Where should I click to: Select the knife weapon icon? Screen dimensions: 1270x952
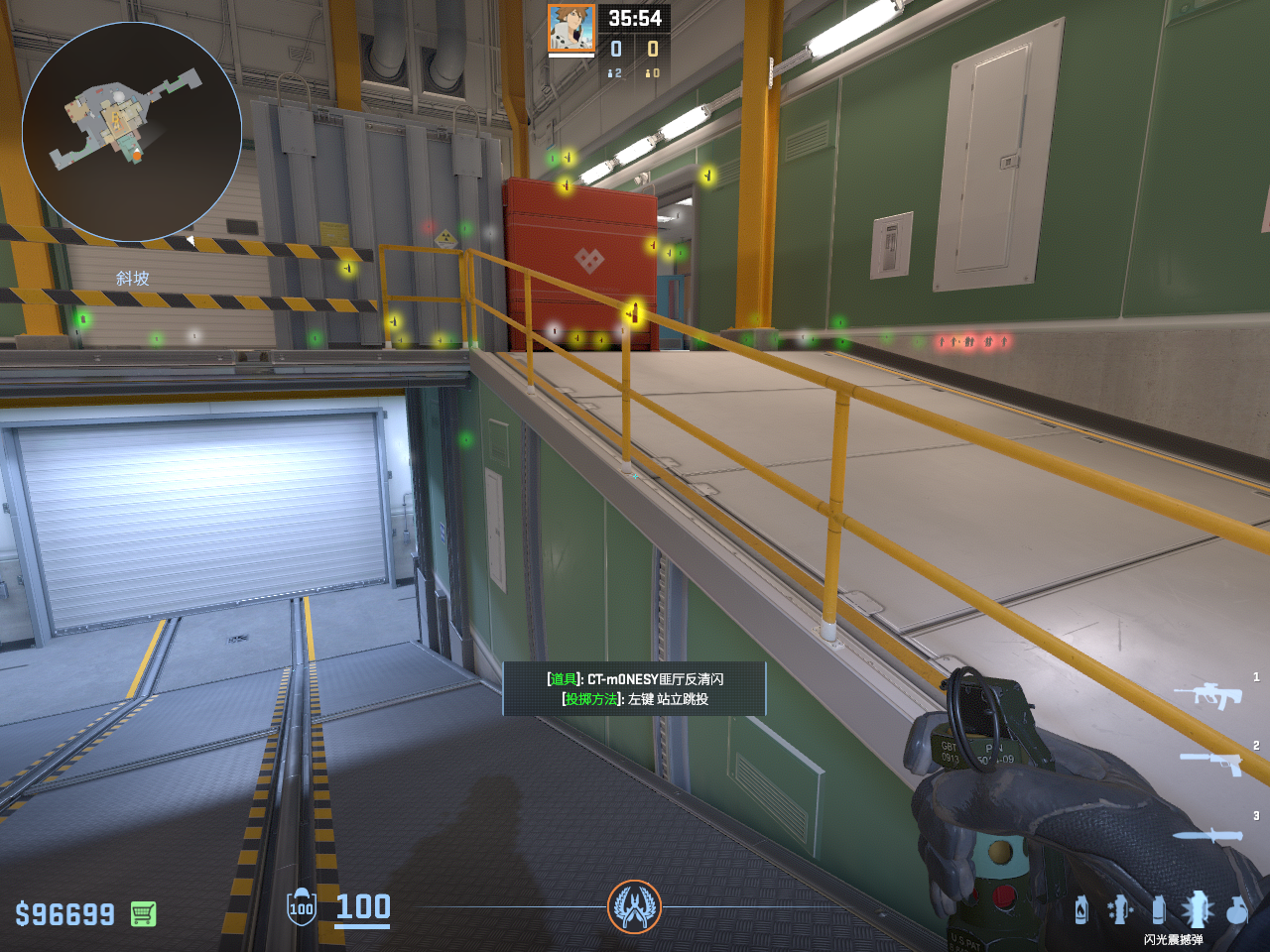coord(1206,835)
